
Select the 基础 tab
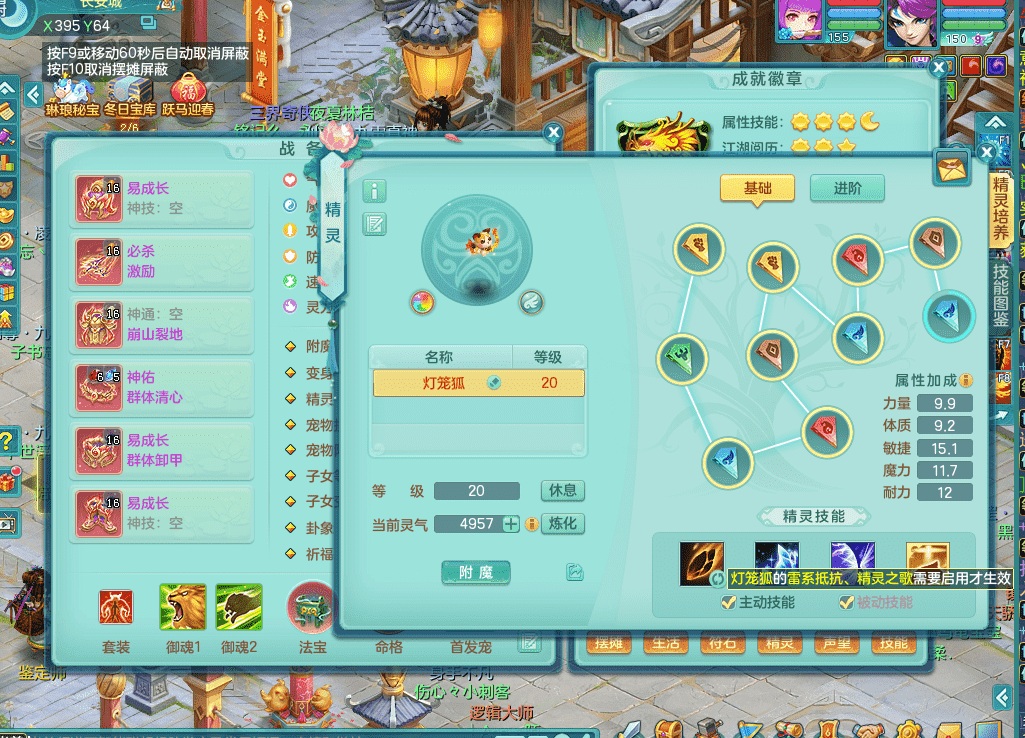[757, 188]
